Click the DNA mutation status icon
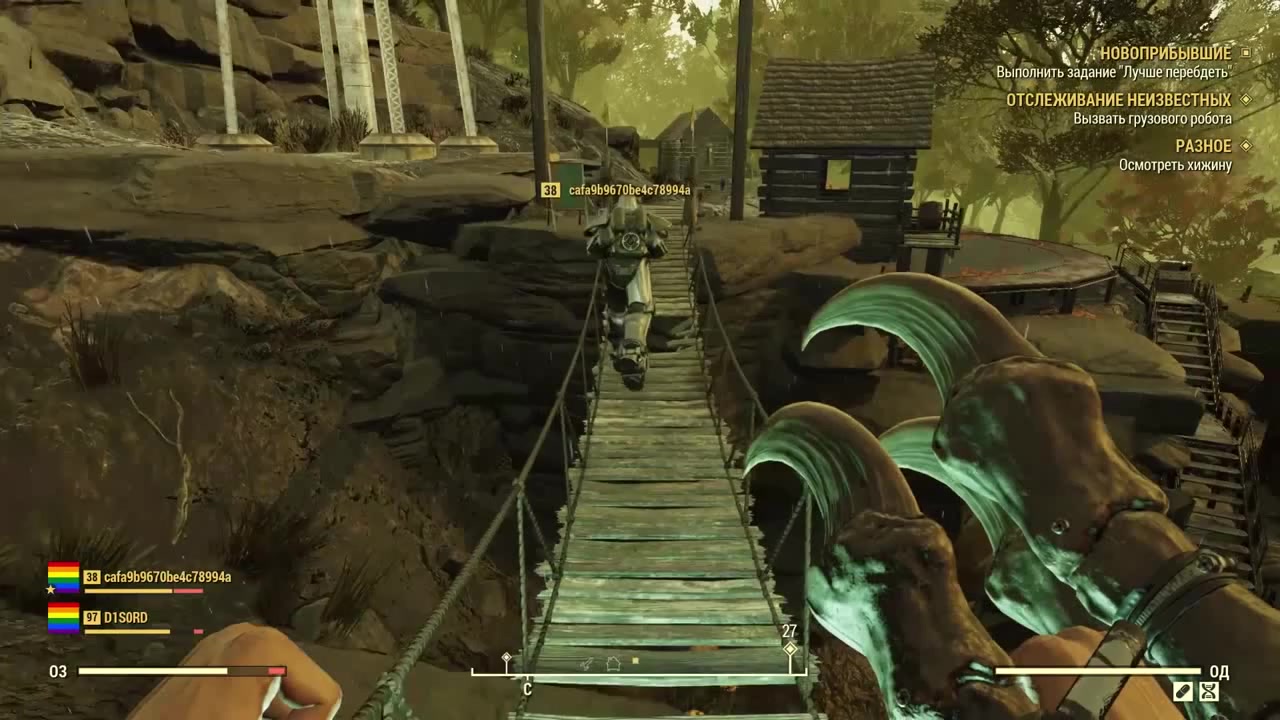The height and width of the screenshot is (720, 1280). 1209,690
